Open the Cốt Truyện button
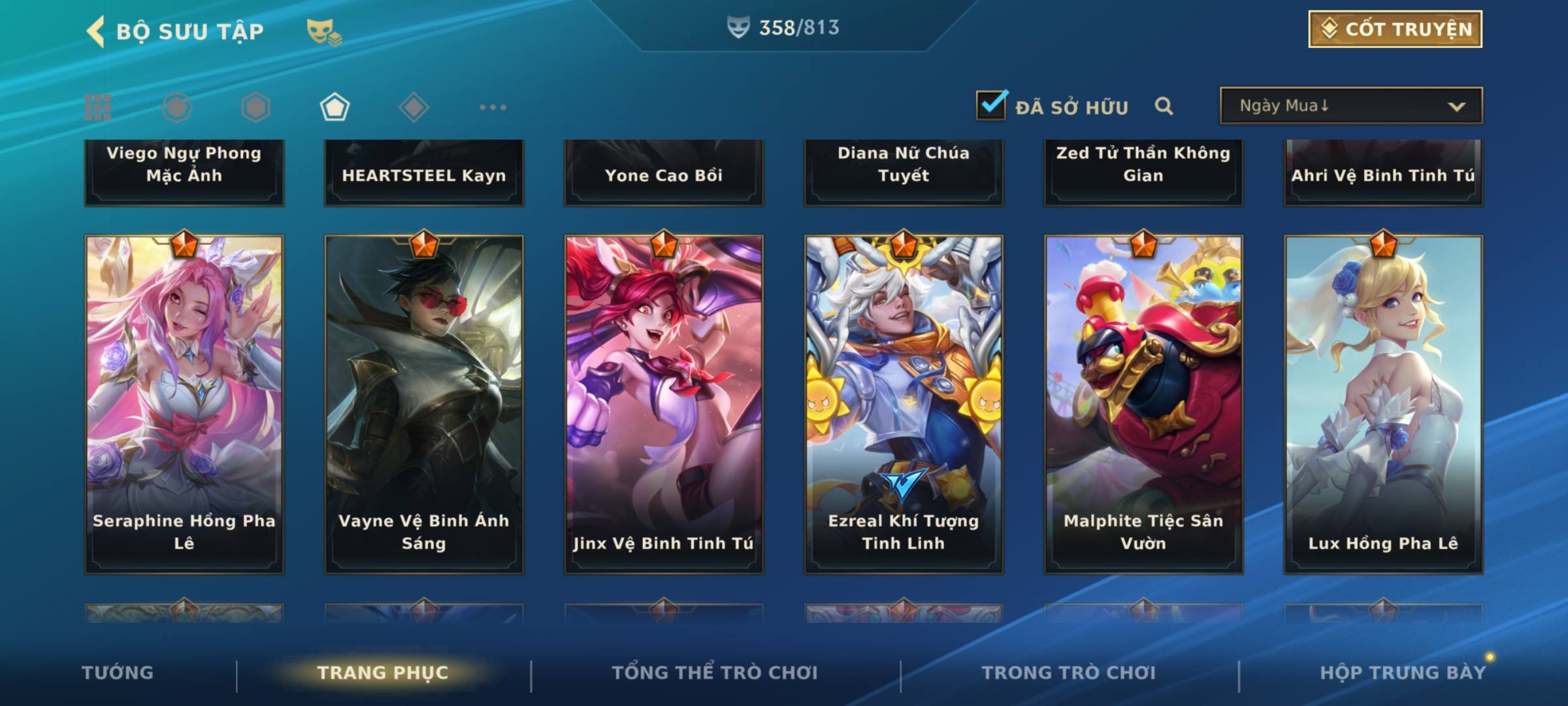This screenshot has width=1568, height=706. pos(1395,29)
